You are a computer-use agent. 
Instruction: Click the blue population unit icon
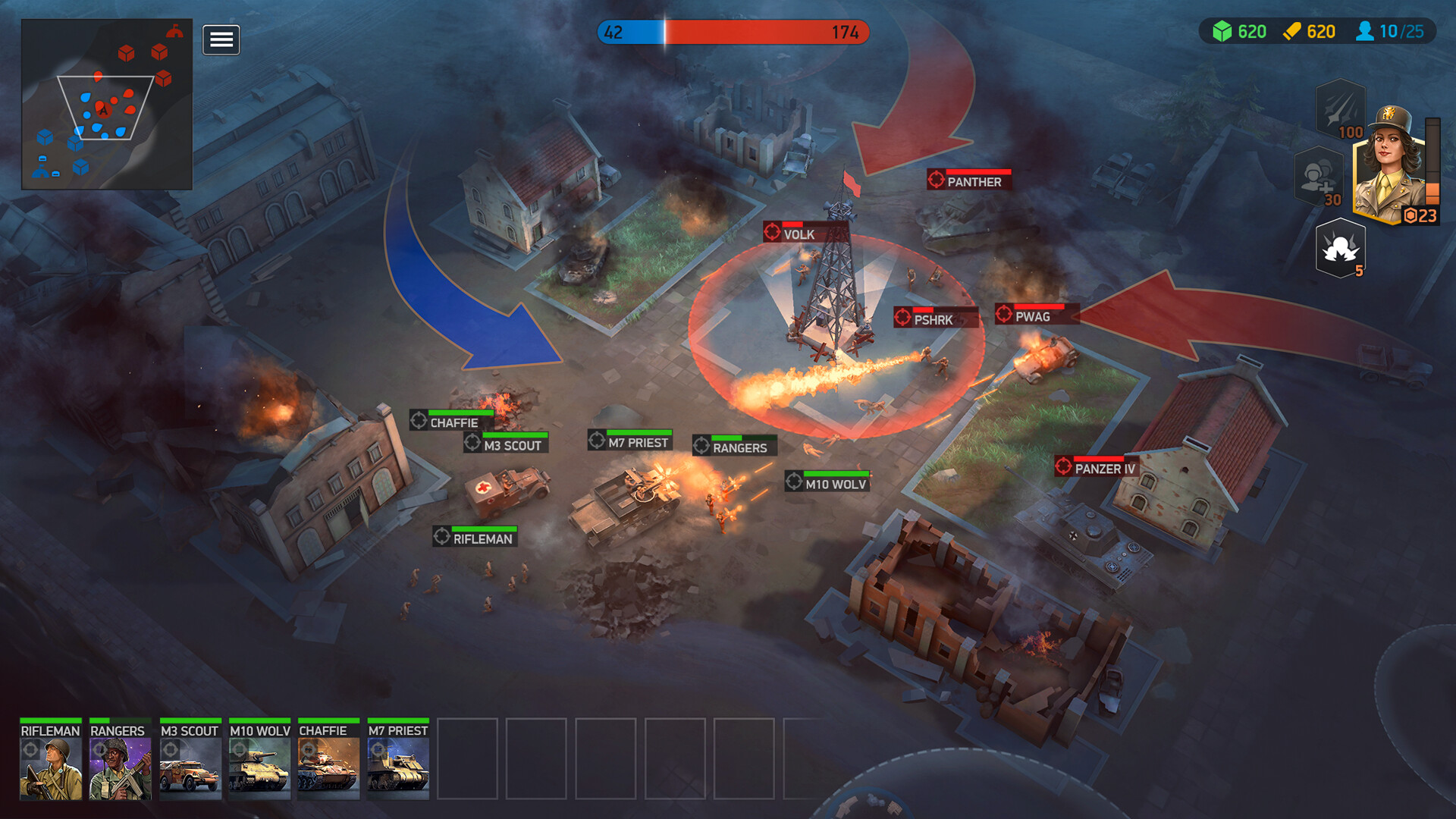point(1365,32)
